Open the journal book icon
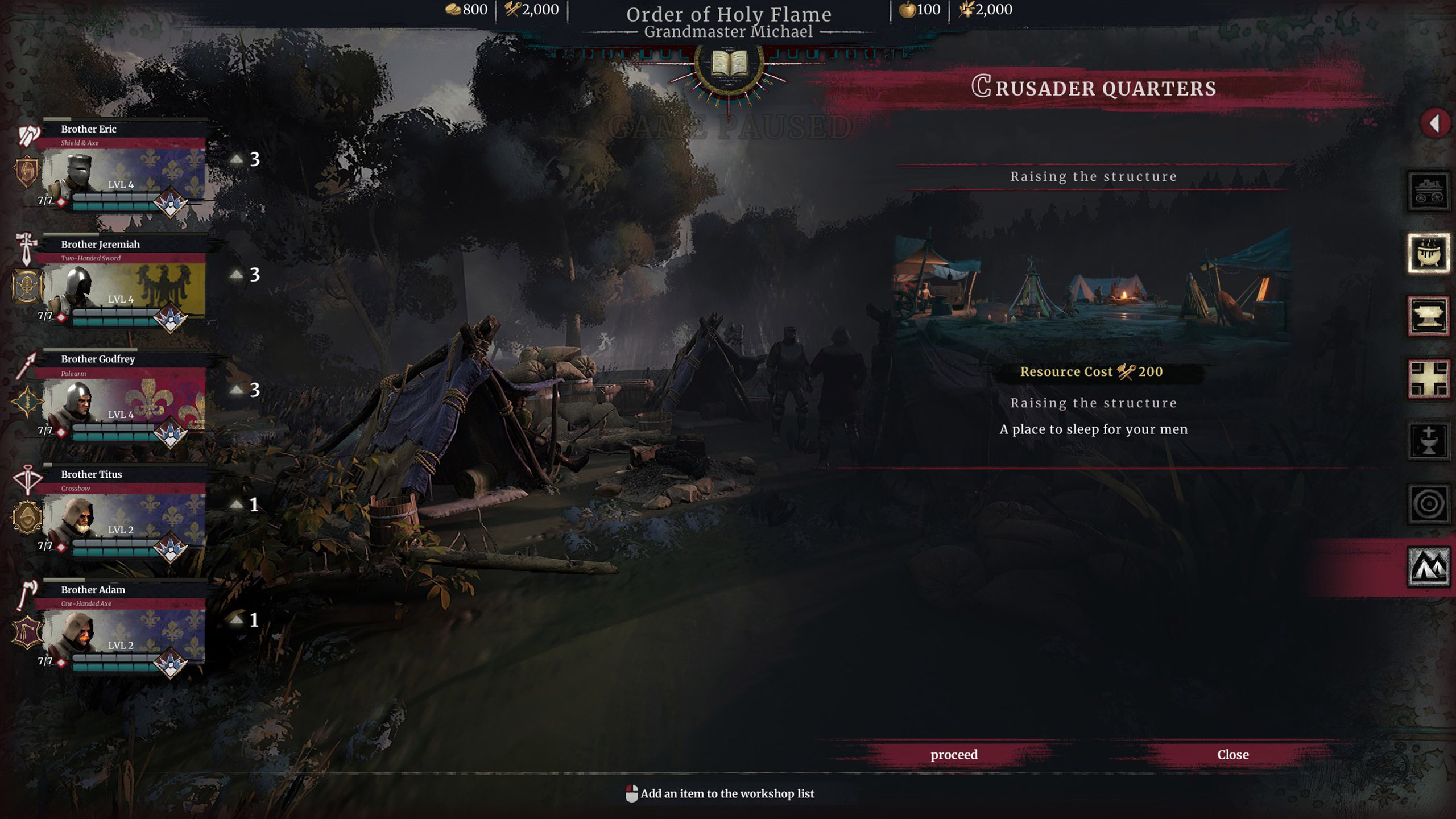This screenshot has width=1456, height=819. pos(729,64)
